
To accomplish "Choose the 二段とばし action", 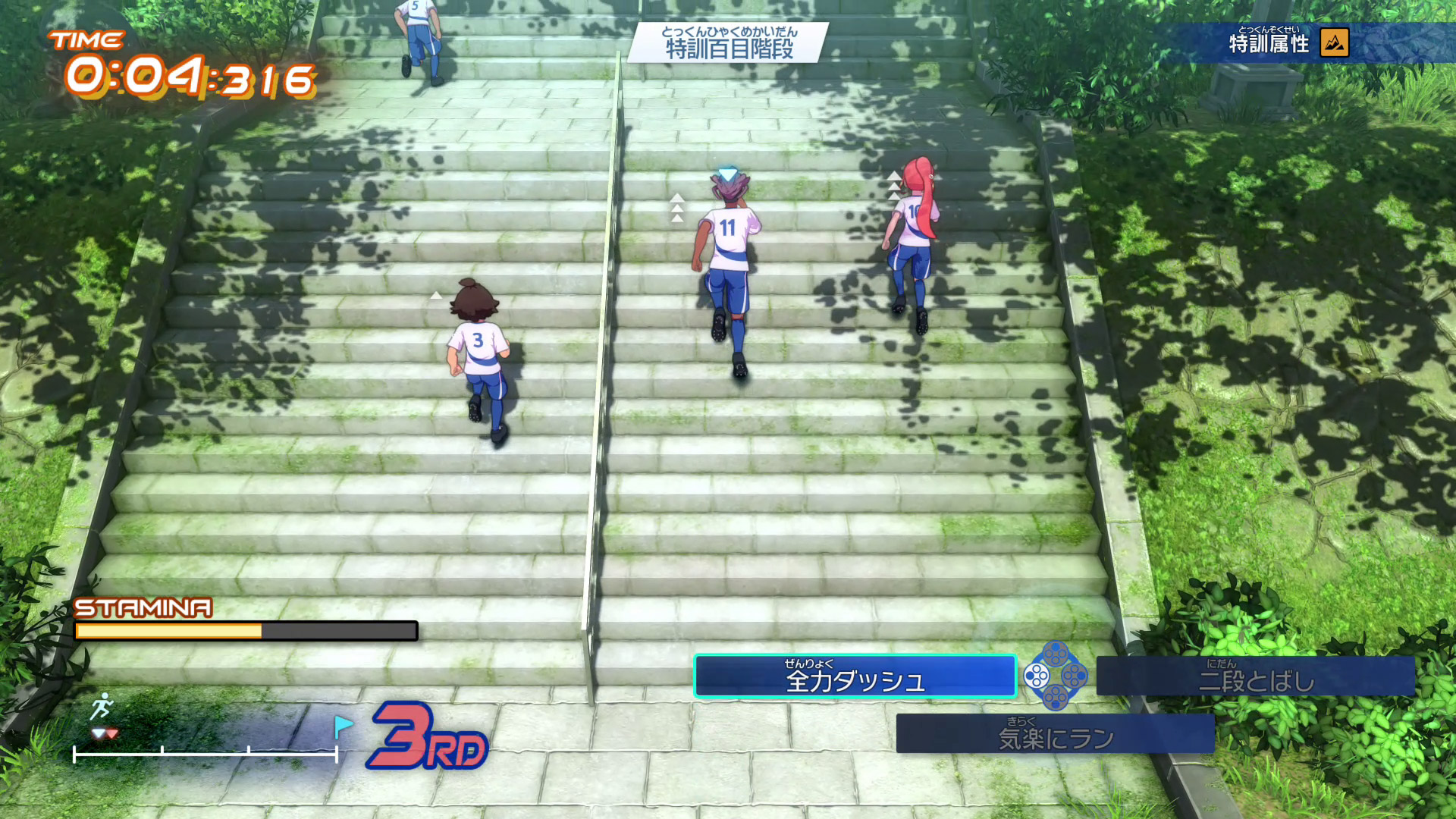I will coord(1255,676).
